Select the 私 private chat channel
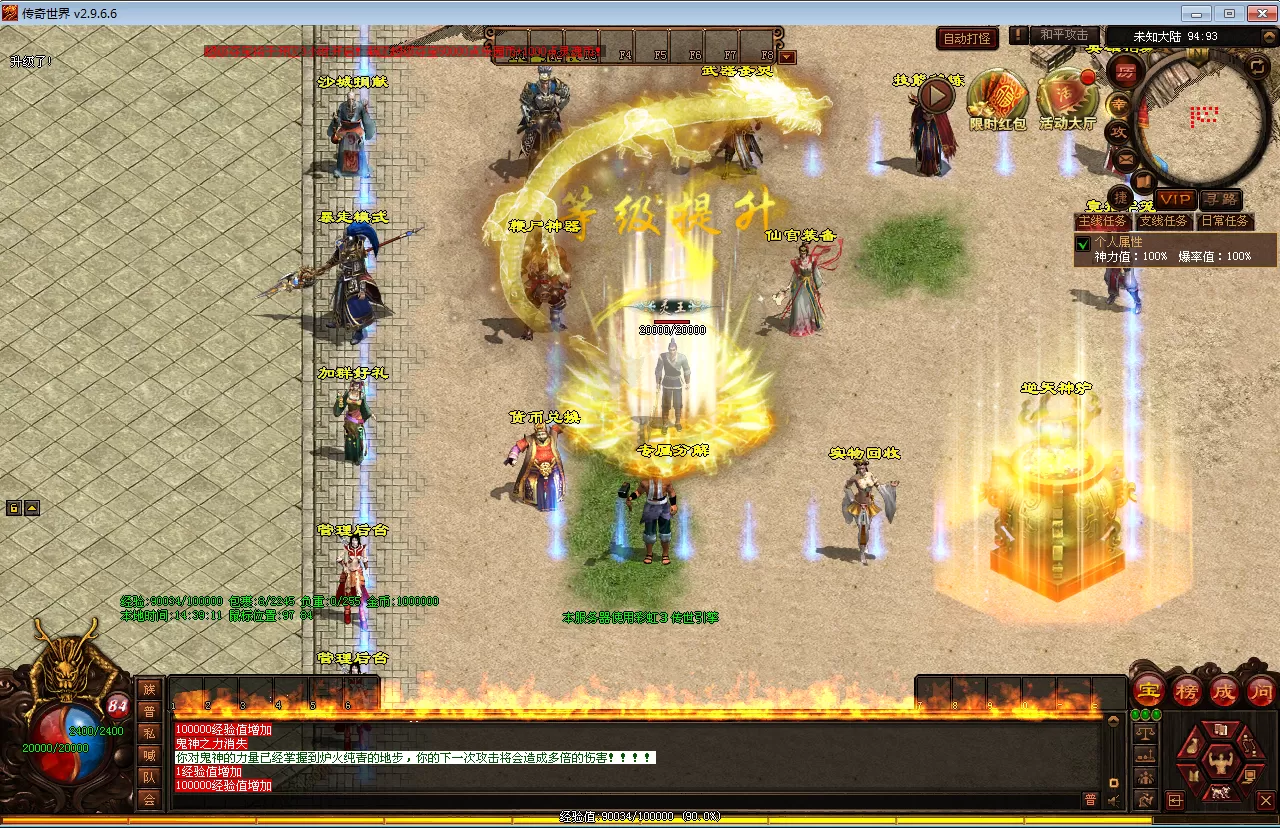This screenshot has width=1280, height=828. tap(149, 732)
